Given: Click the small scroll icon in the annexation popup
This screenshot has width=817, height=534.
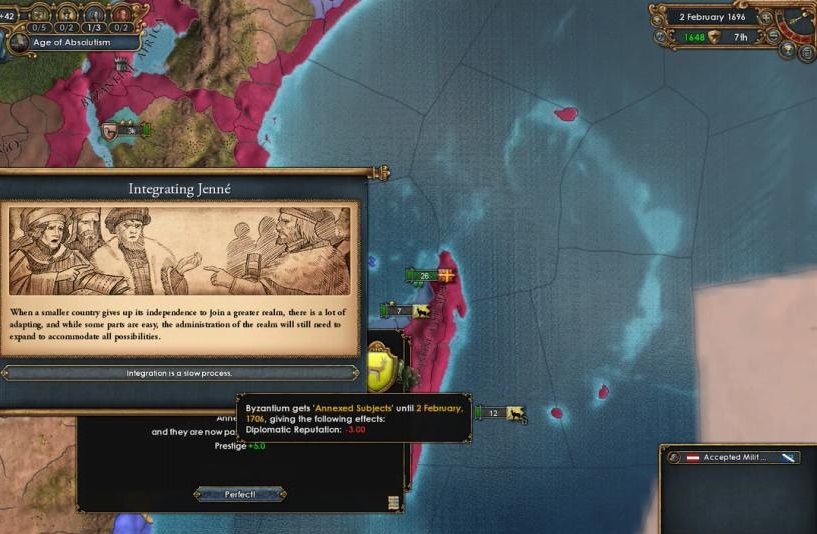Looking at the screenshot, I should 394,502.
